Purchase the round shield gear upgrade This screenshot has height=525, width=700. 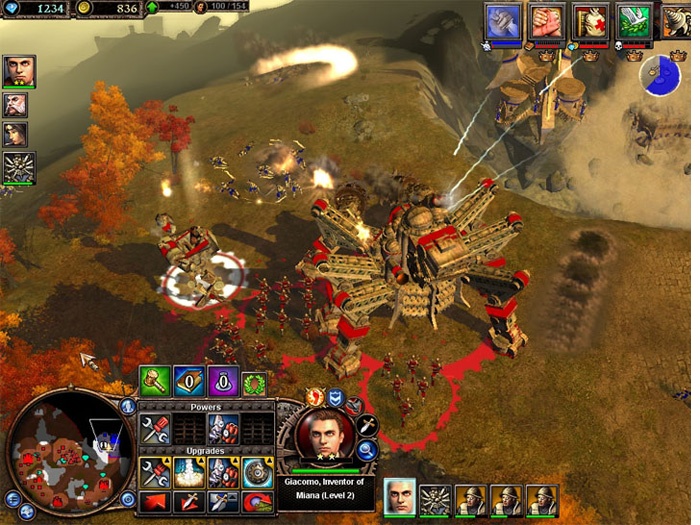[257, 473]
